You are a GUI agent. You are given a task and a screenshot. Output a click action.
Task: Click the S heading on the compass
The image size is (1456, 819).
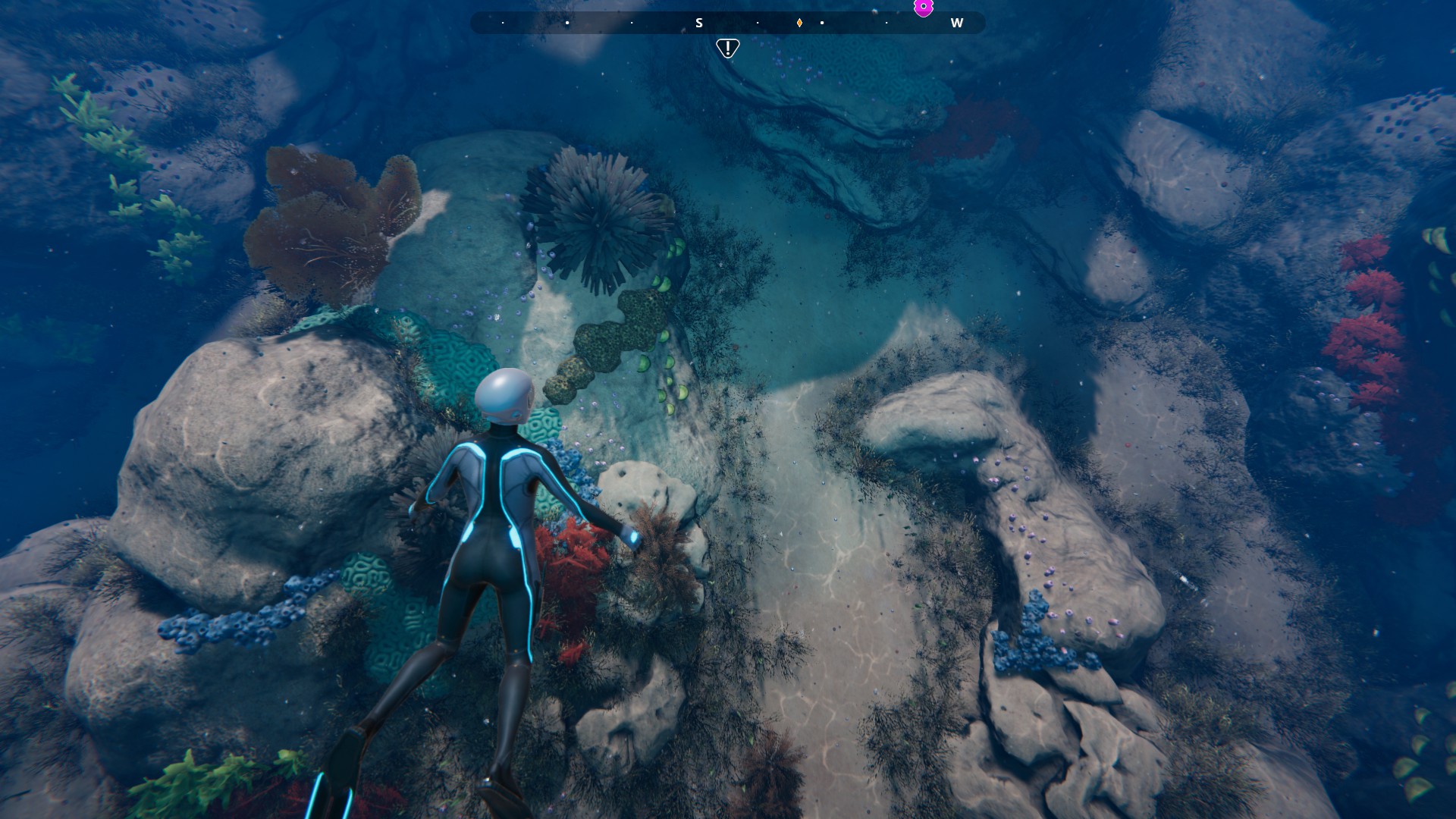point(699,24)
